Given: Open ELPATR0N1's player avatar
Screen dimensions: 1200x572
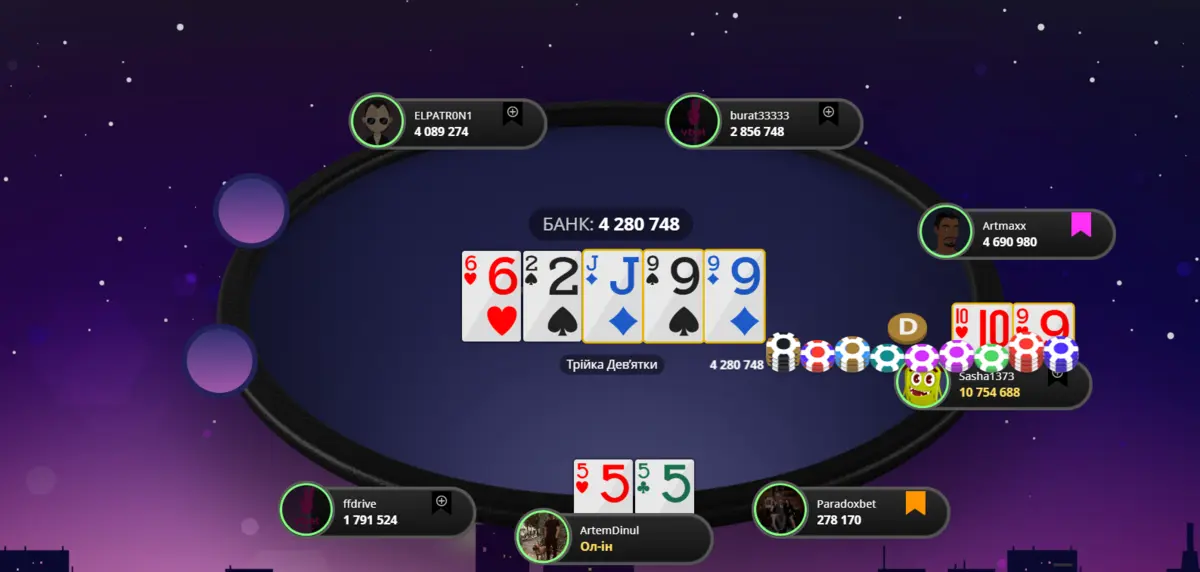Looking at the screenshot, I should coord(377,122).
